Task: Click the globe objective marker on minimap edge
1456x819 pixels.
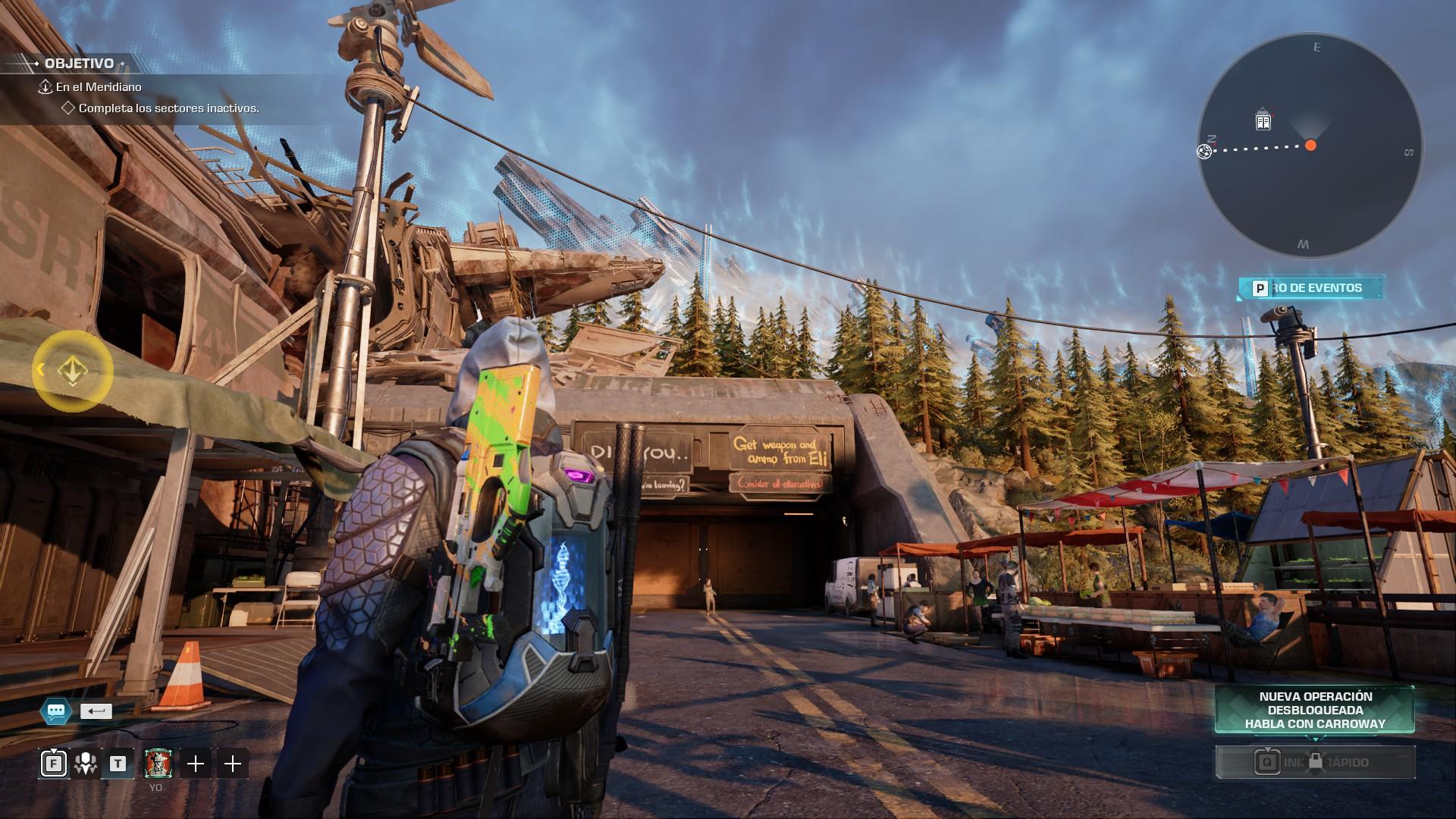Action: click(1203, 152)
